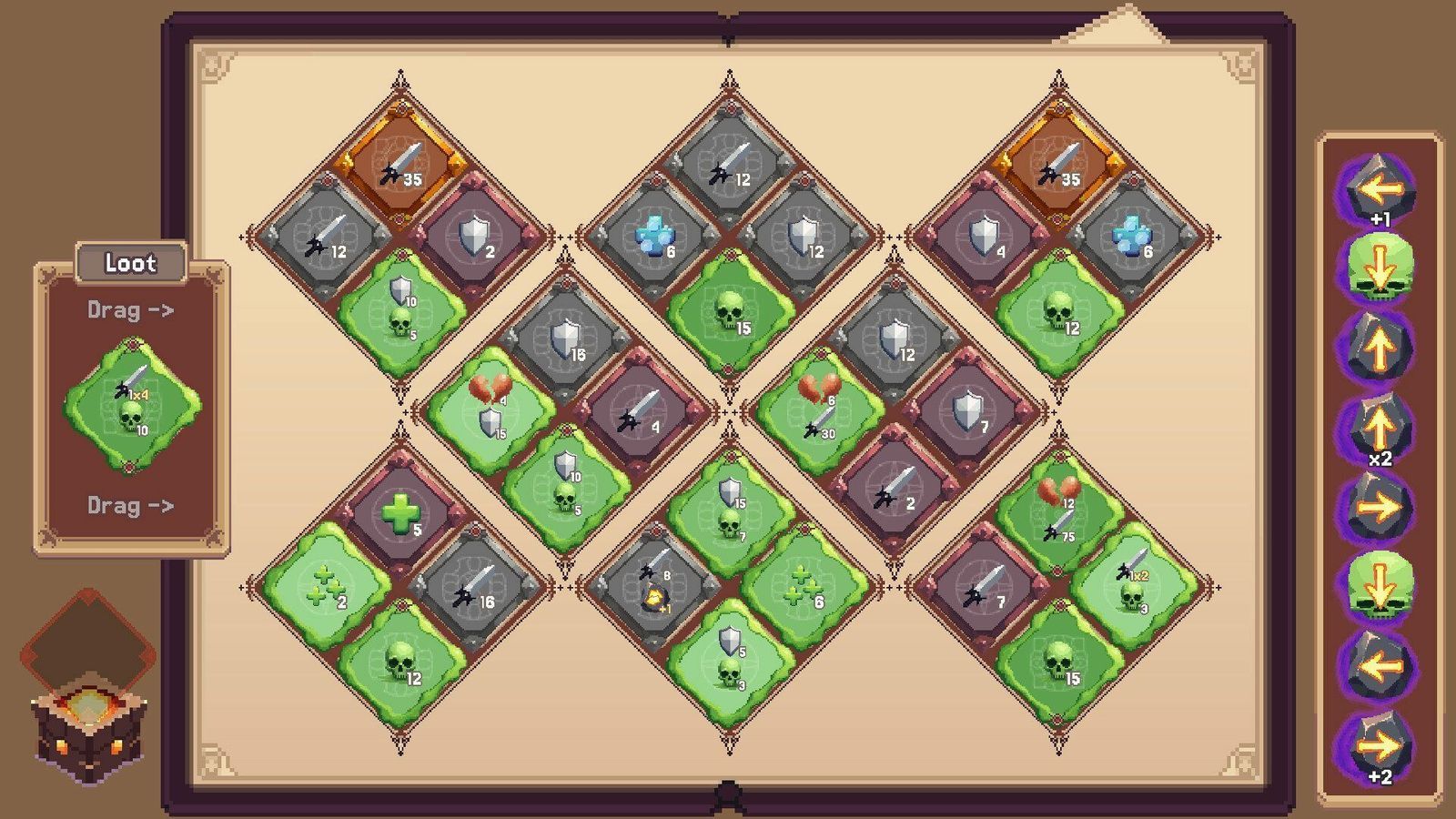Click the red balloon tile showing 75

pyautogui.click(x=1060, y=510)
